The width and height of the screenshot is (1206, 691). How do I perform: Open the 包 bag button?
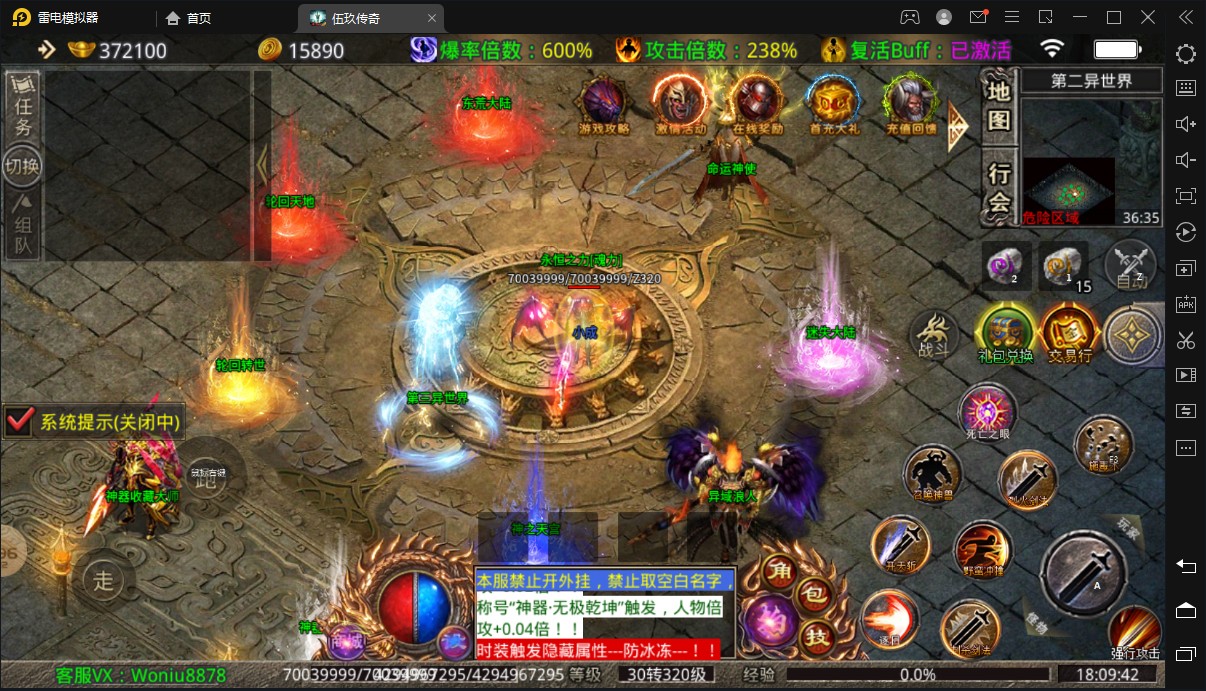pyautogui.click(x=813, y=596)
